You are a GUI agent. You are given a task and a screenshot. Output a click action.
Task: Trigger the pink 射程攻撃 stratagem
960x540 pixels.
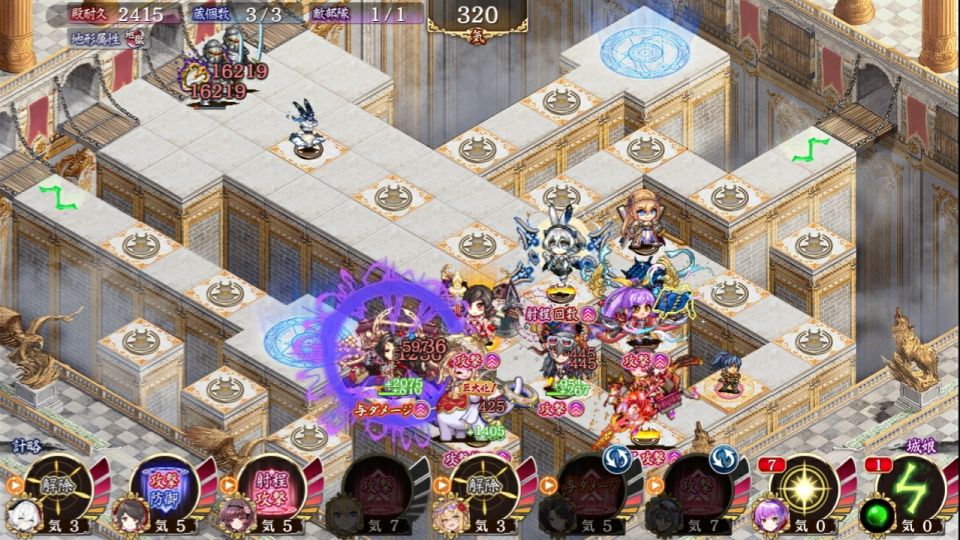coord(271,489)
